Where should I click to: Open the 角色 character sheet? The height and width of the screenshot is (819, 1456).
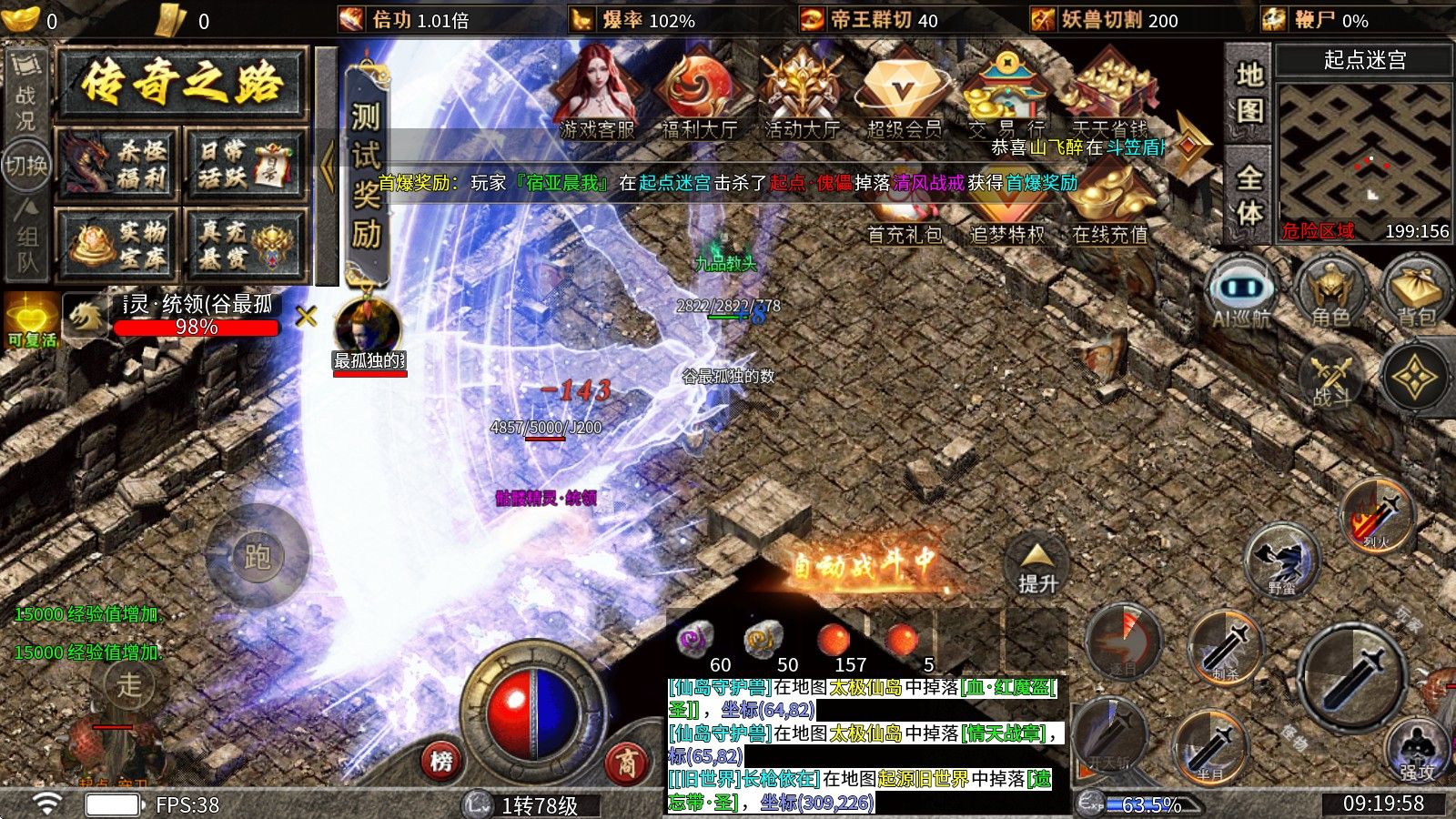(x=1330, y=291)
